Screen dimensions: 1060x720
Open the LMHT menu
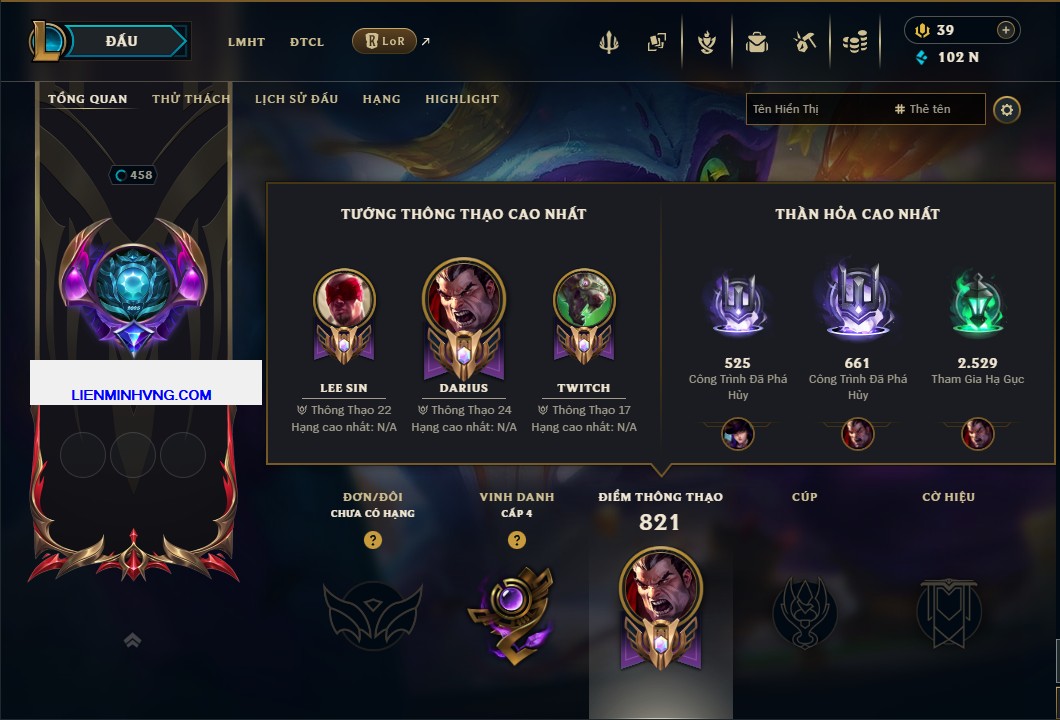point(246,42)
